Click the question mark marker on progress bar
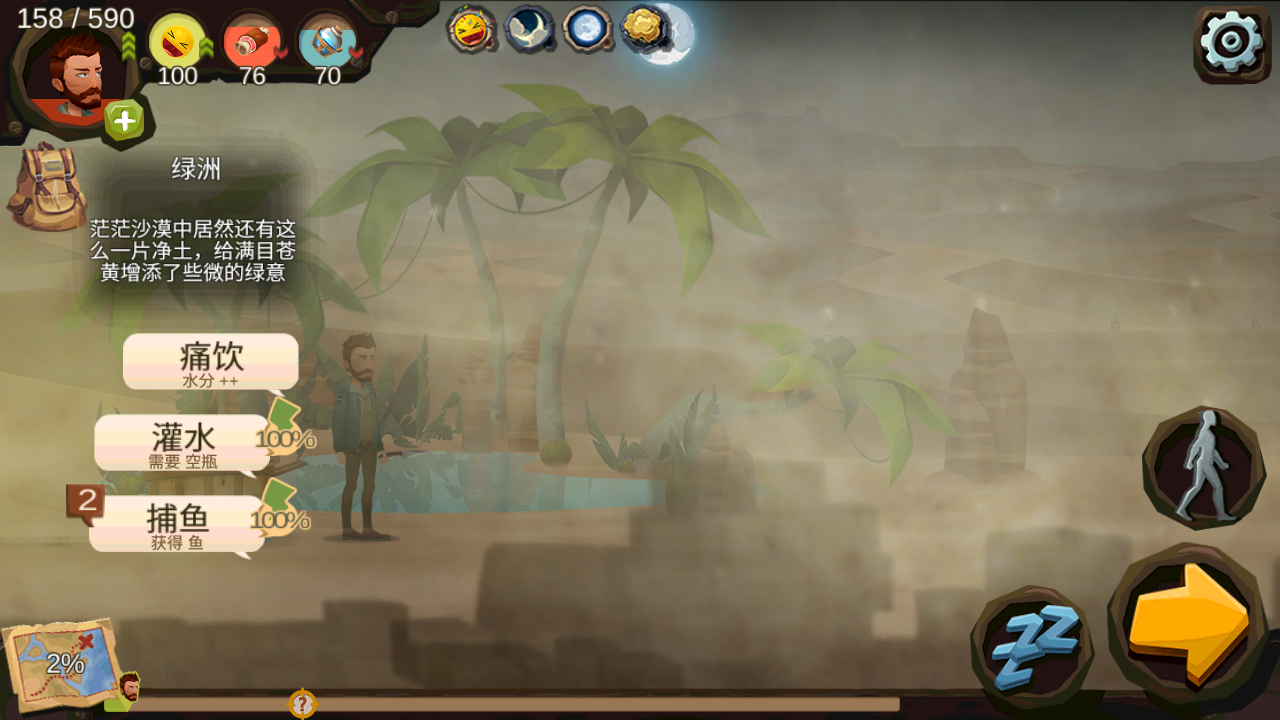The width and height of the screenshot is (1280, 720). tap(302, 703)
